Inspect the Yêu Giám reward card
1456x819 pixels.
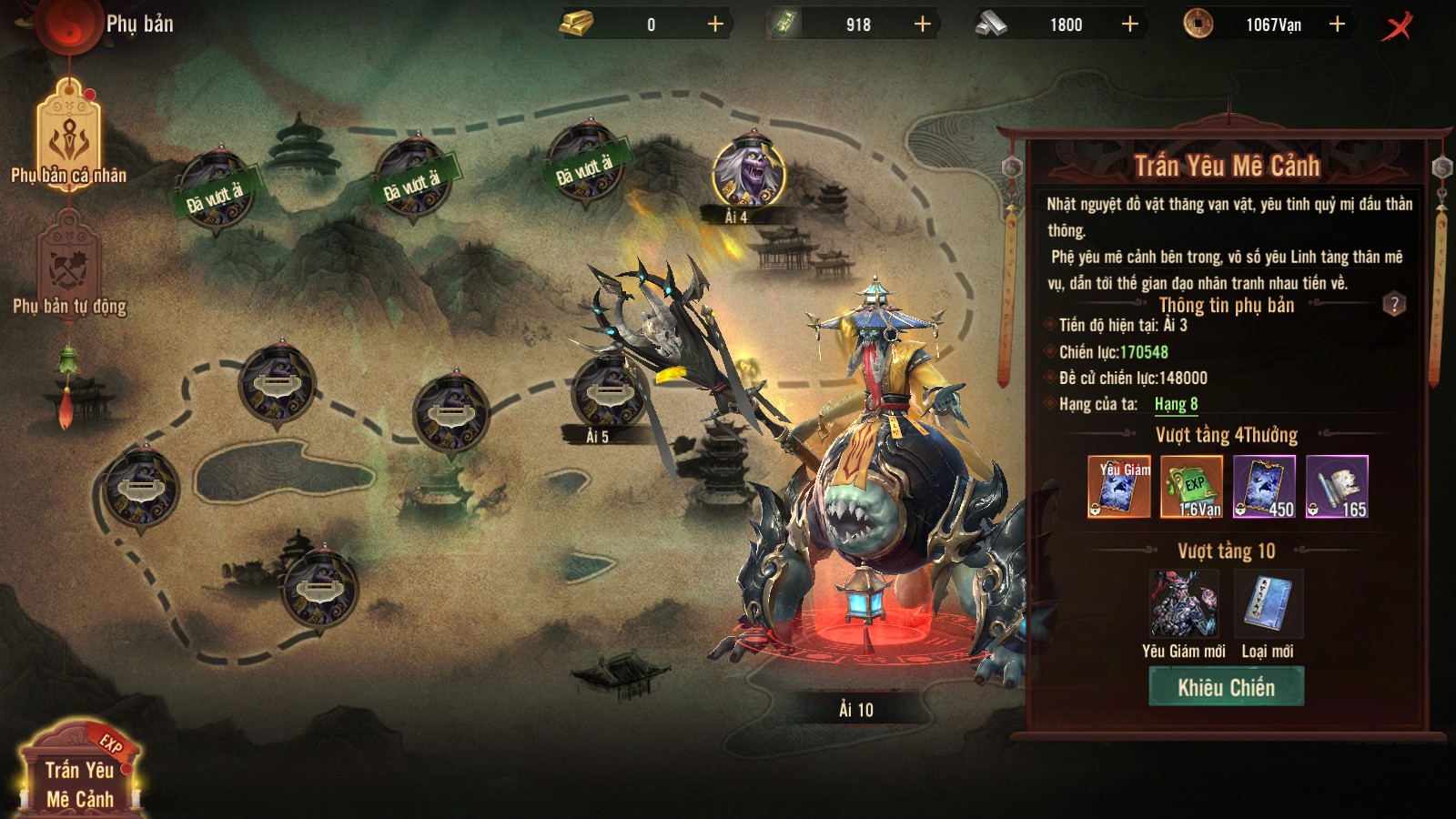pos(1119,487)
